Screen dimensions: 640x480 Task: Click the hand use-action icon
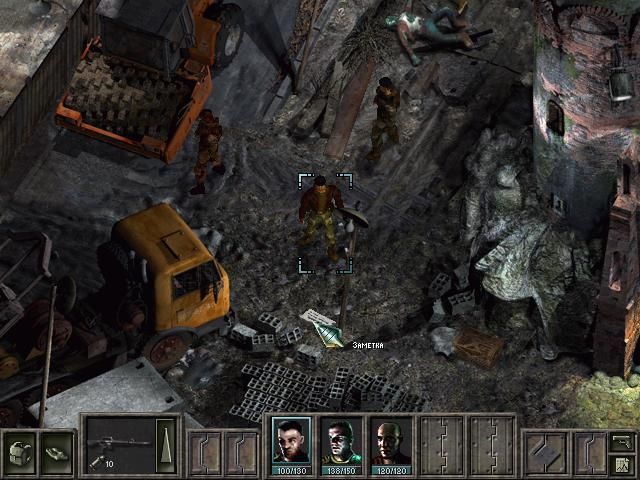coord(57,447)
